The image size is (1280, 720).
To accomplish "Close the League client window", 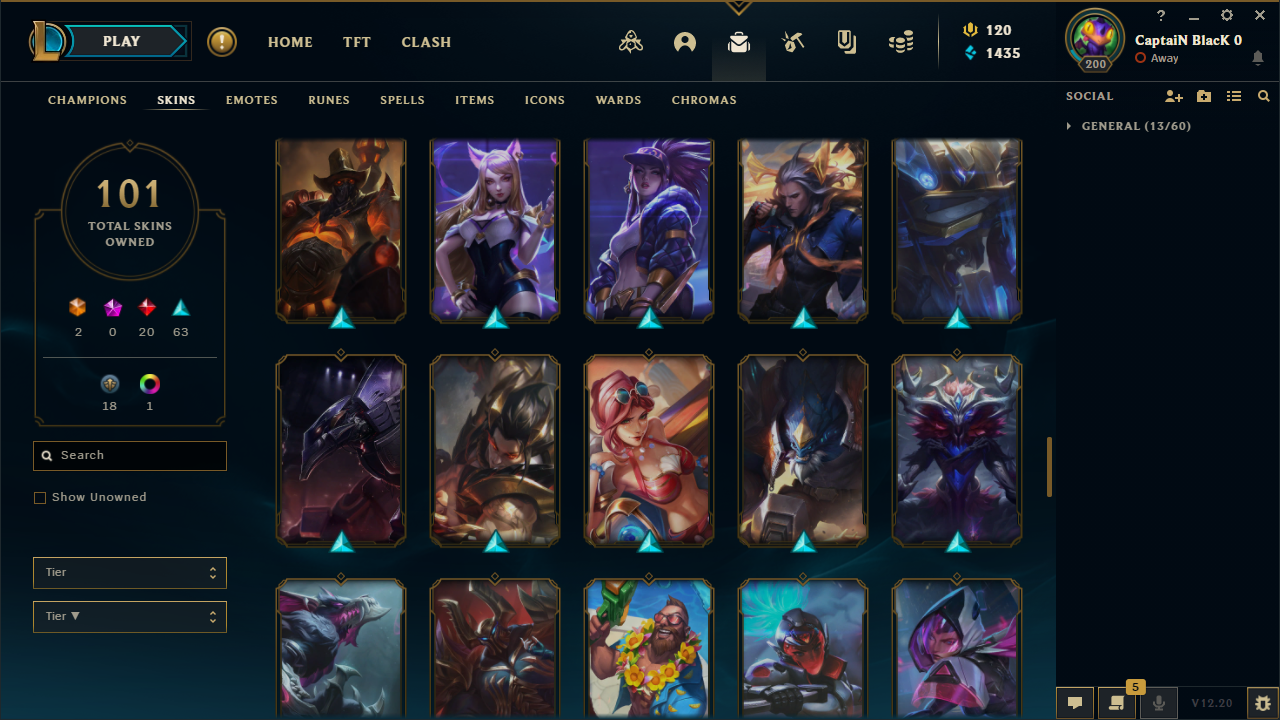I will pyautogui.click(x=1260, y=15).
